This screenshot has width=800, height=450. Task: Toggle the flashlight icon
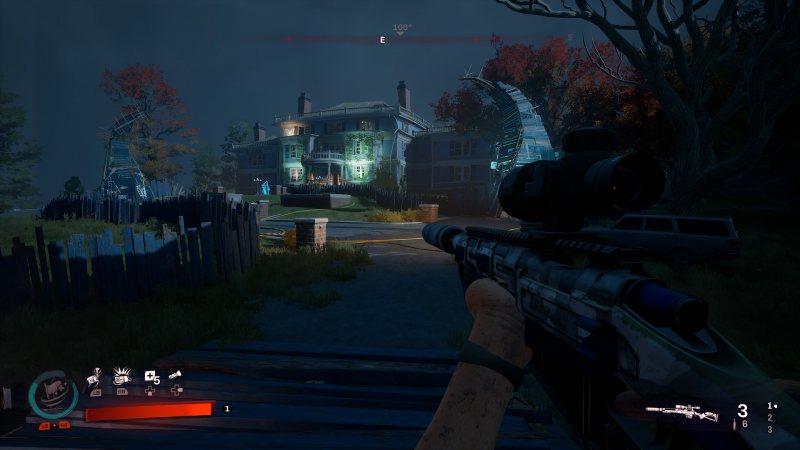point(177,375)
